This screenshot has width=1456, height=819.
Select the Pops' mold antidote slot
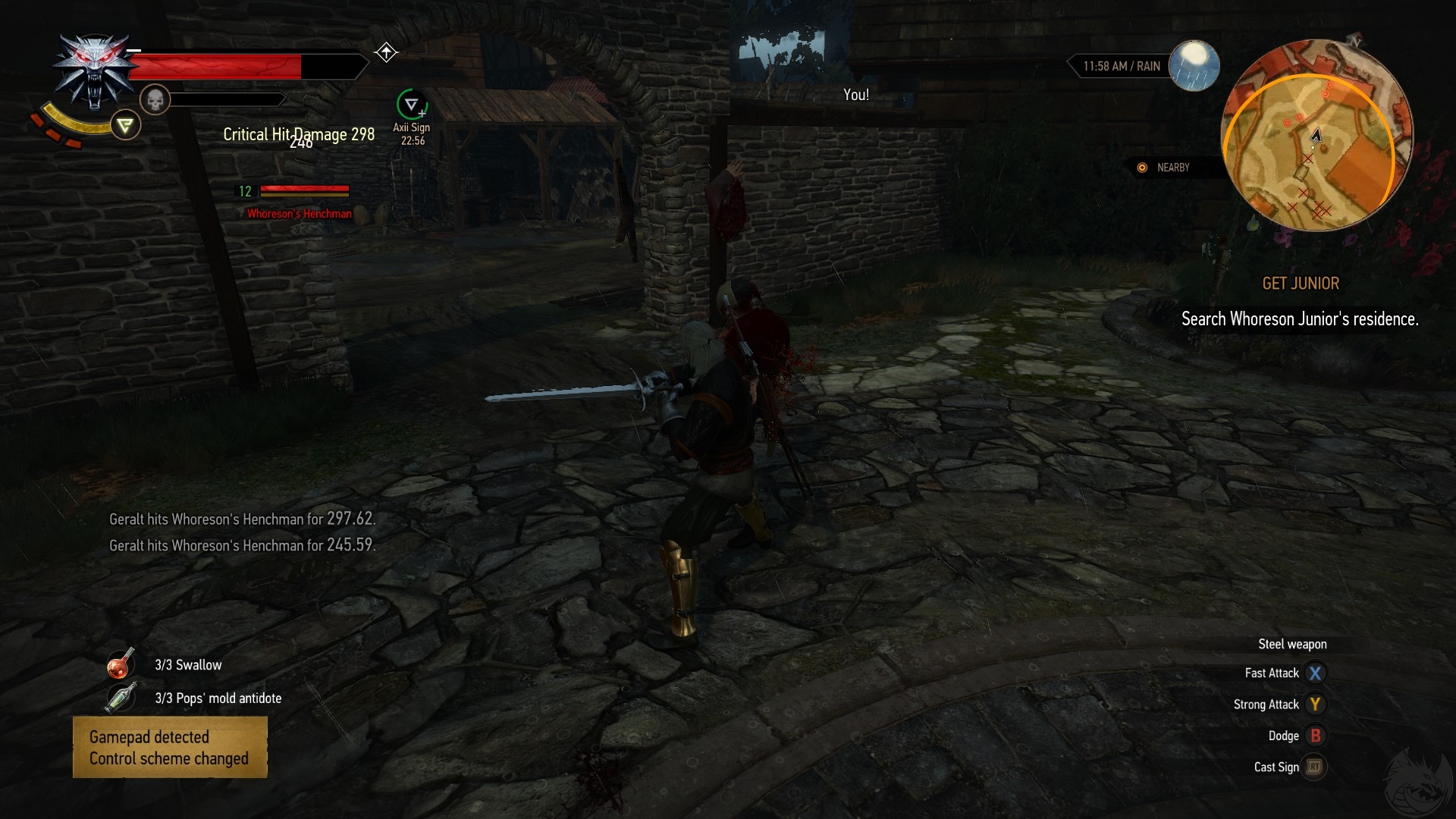click(121, 698)
